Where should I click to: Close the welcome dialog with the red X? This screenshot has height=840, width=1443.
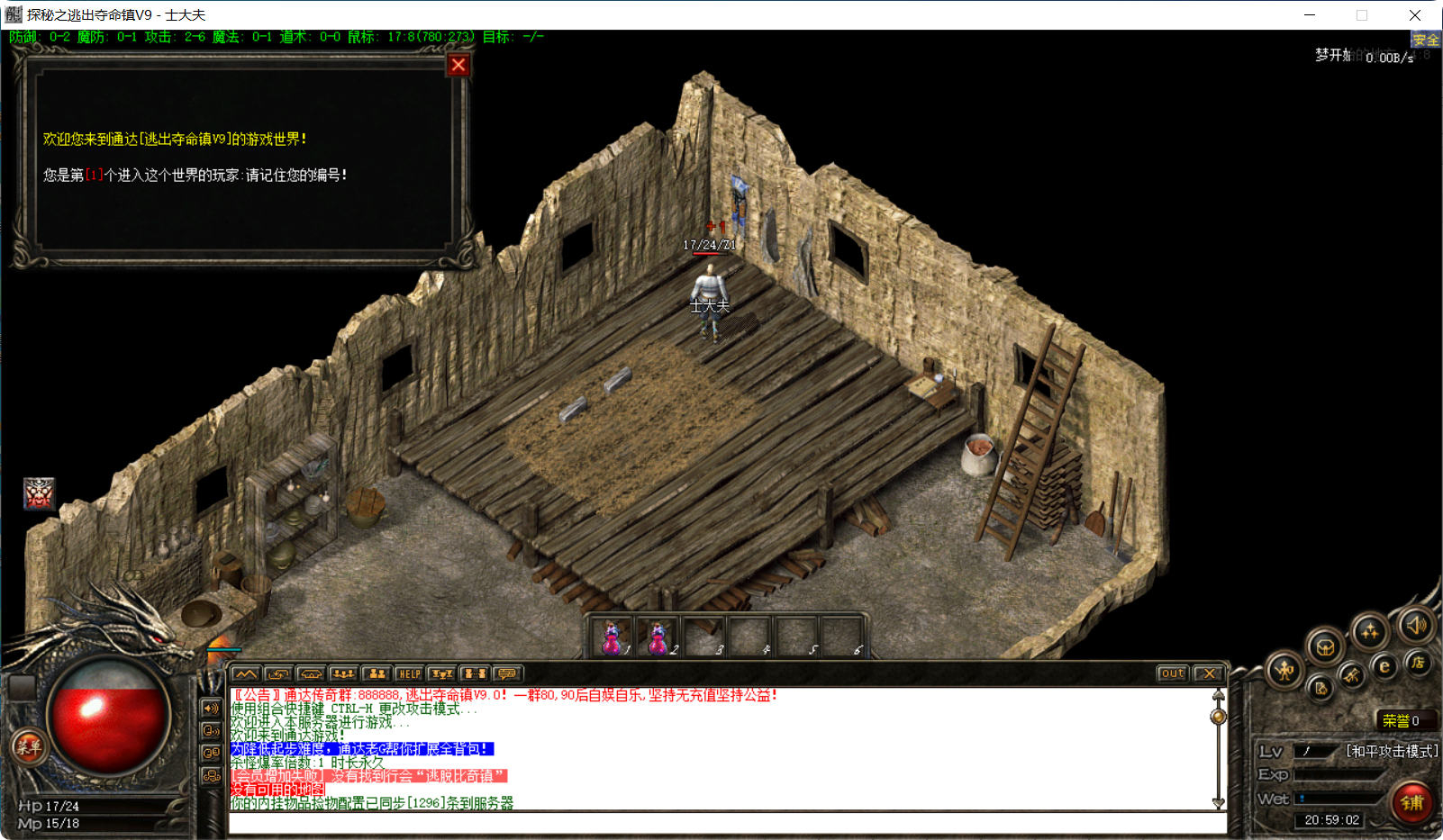click(x=458, y=64)
